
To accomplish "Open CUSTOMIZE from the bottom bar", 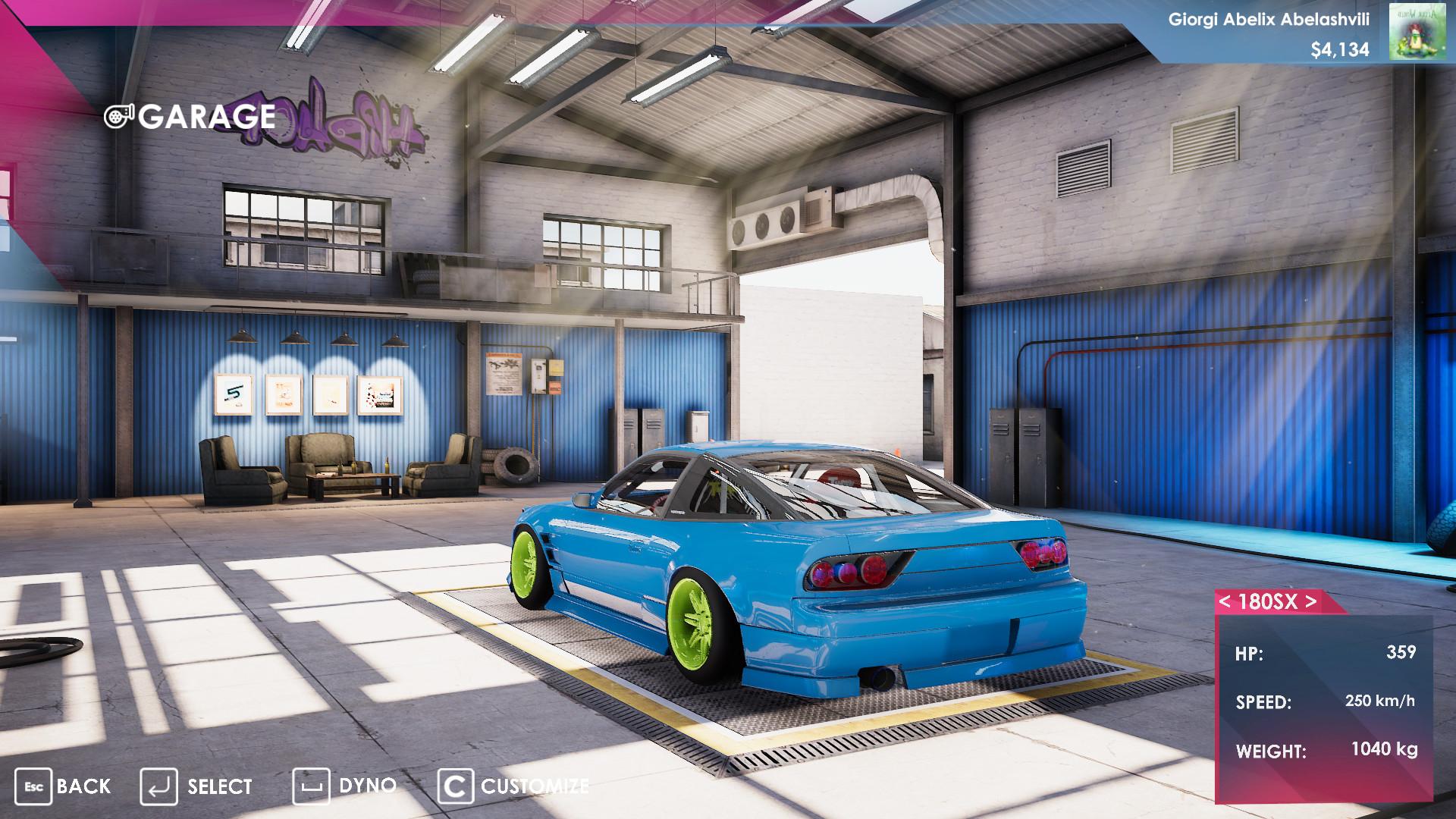I will [x=534, y=787].
